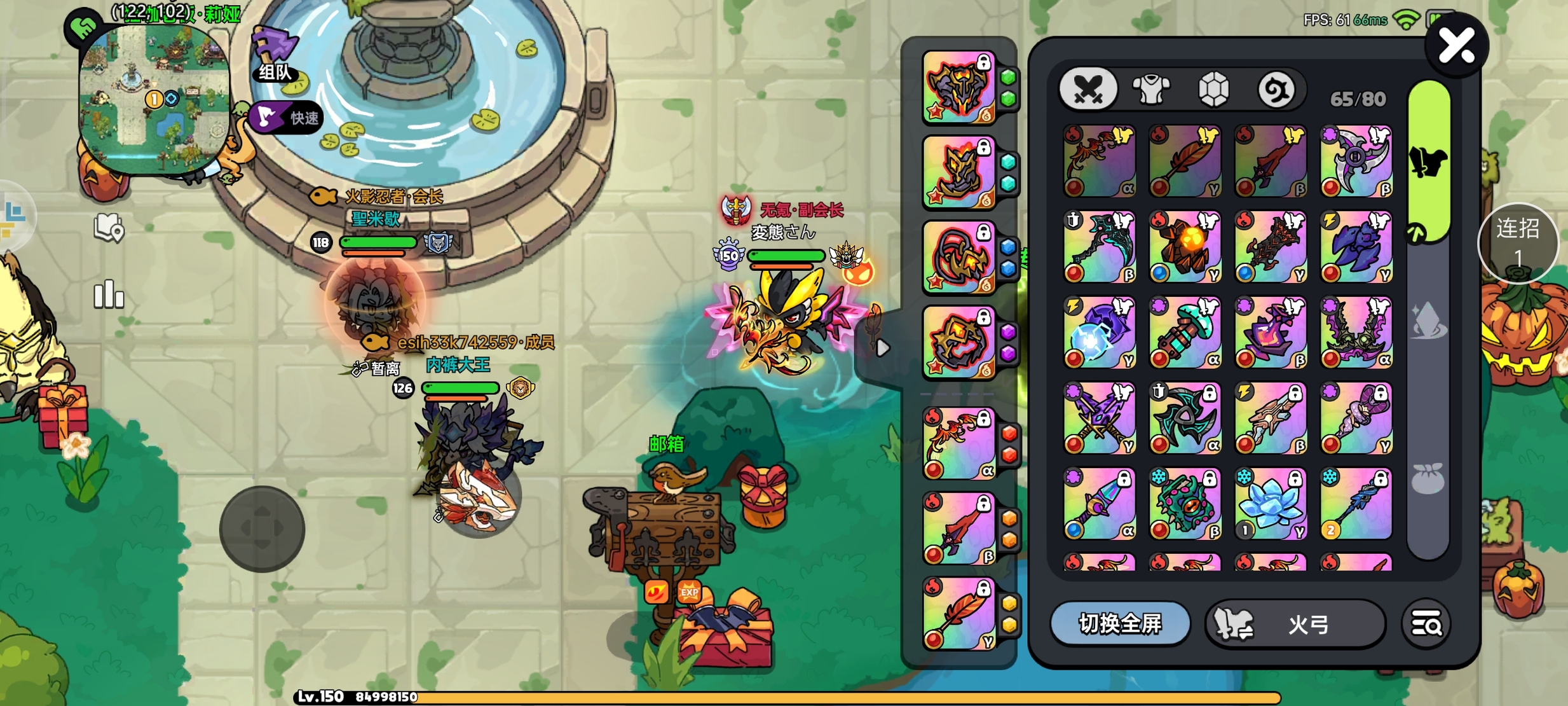Select the crossed weapons tab
This screenshot has width=1568, height=706.
[x=1089, y=89]
